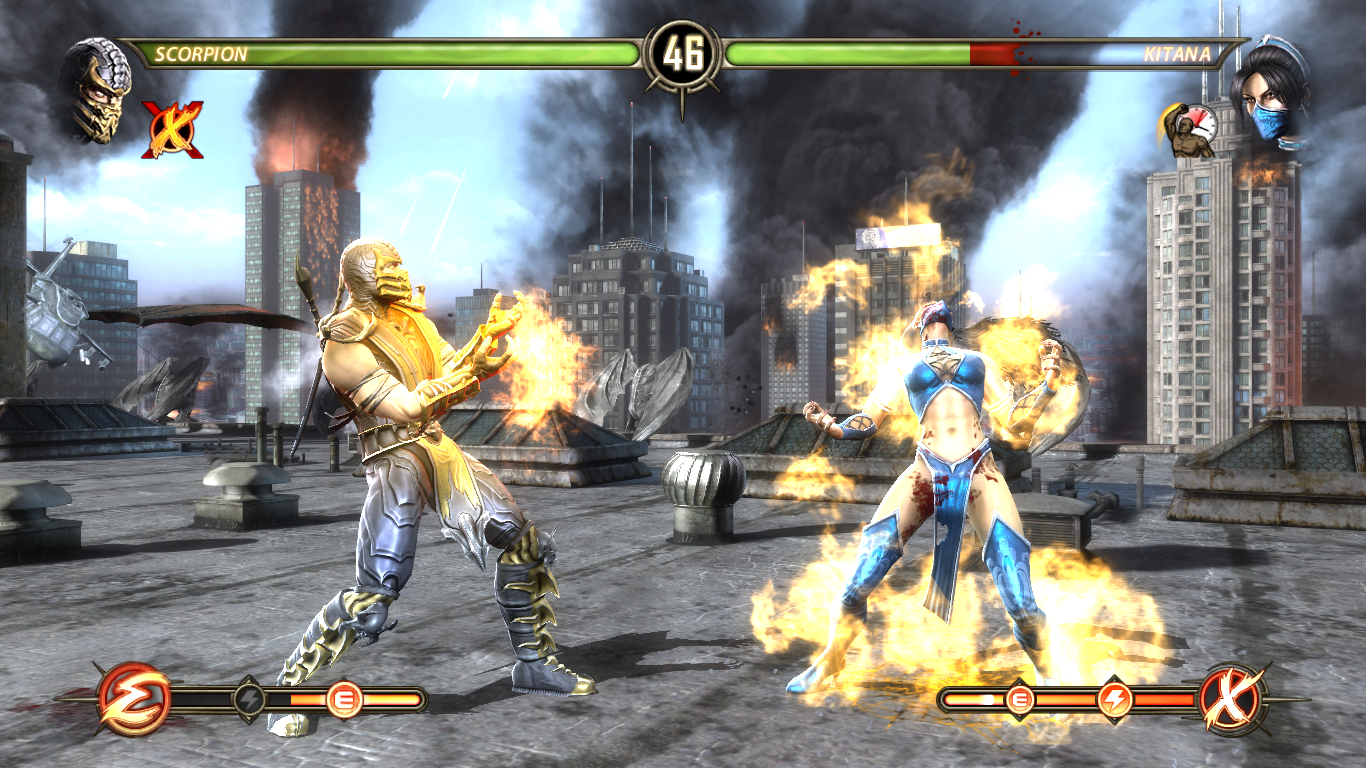This screenshot has width=1366, height=768.
Task: Click the round timer emblem showing 46
Action: [x=683, y=52]
